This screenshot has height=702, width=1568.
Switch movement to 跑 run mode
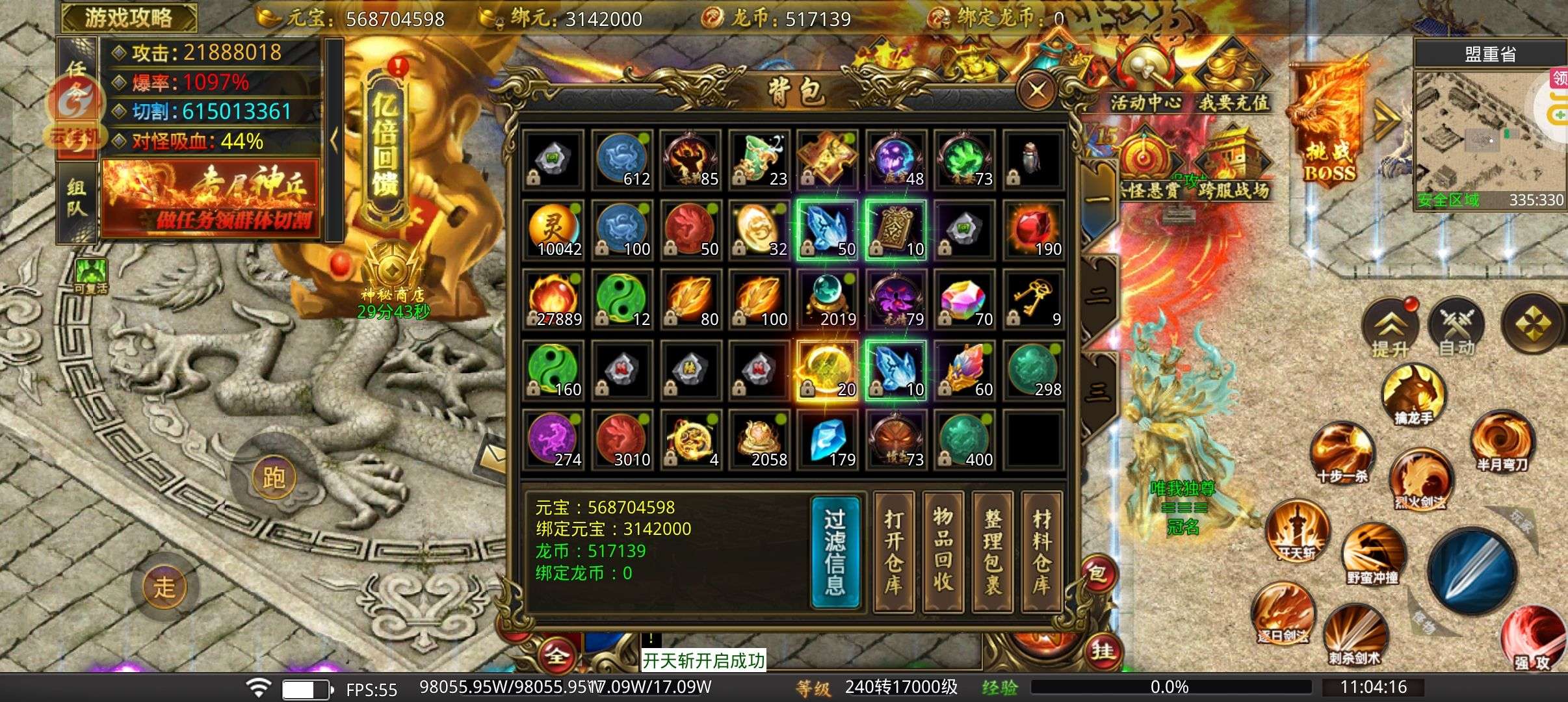[x=274, y=477]
